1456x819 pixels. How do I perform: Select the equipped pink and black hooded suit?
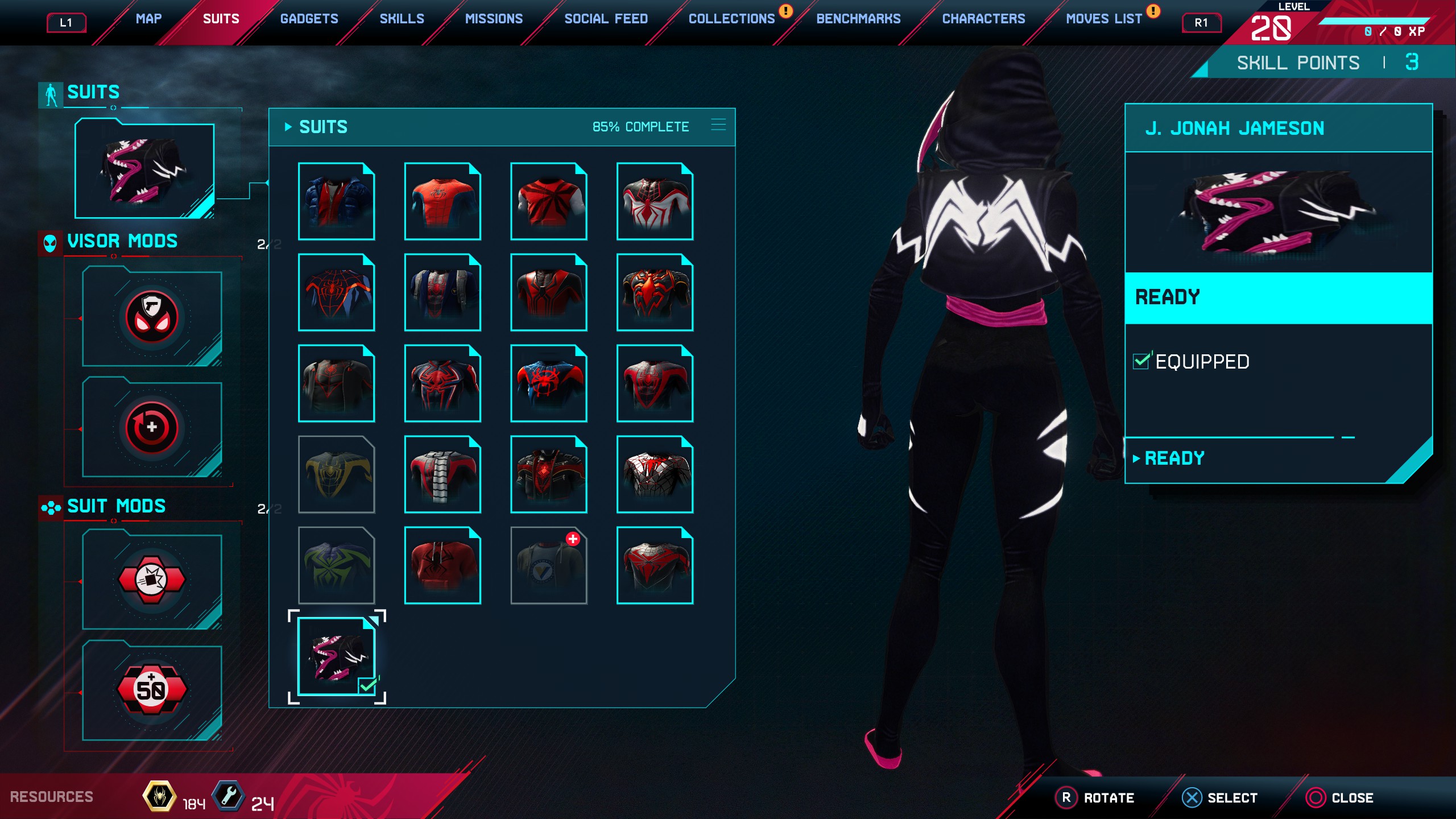[x=336, y=656]
